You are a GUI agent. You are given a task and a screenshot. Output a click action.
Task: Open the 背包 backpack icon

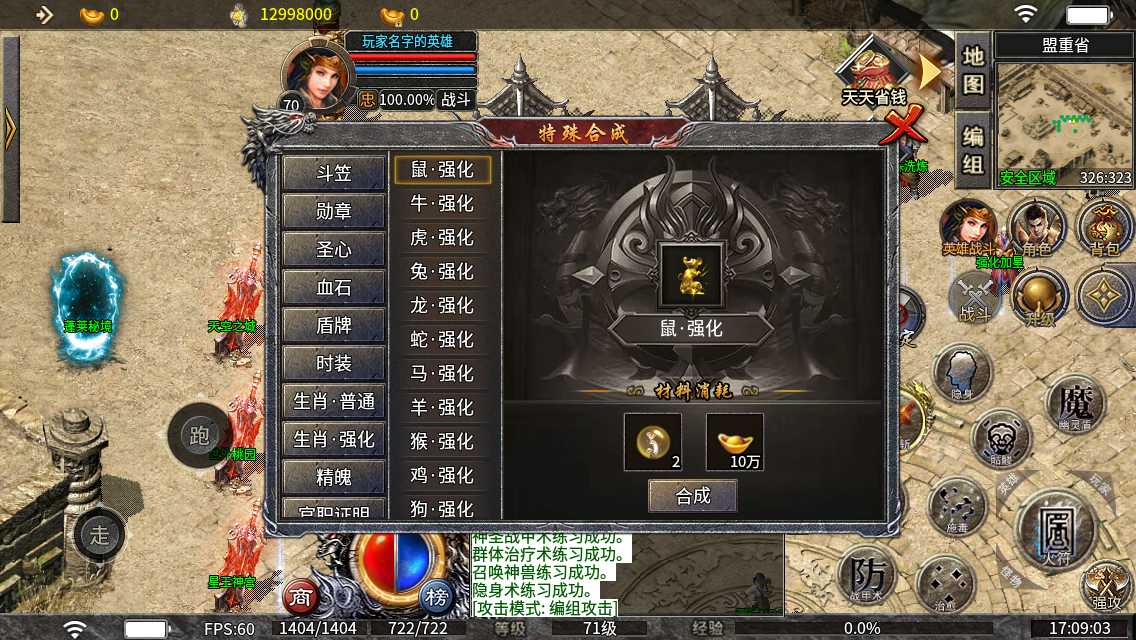(1104, 226)
